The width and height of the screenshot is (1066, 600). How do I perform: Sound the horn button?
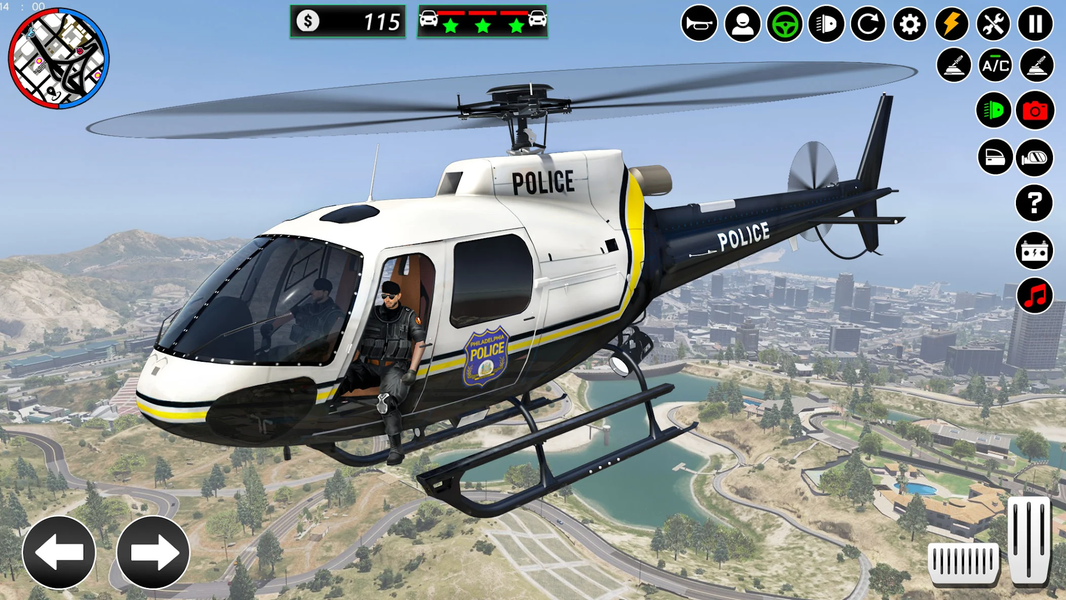click(x=699, y=23)
